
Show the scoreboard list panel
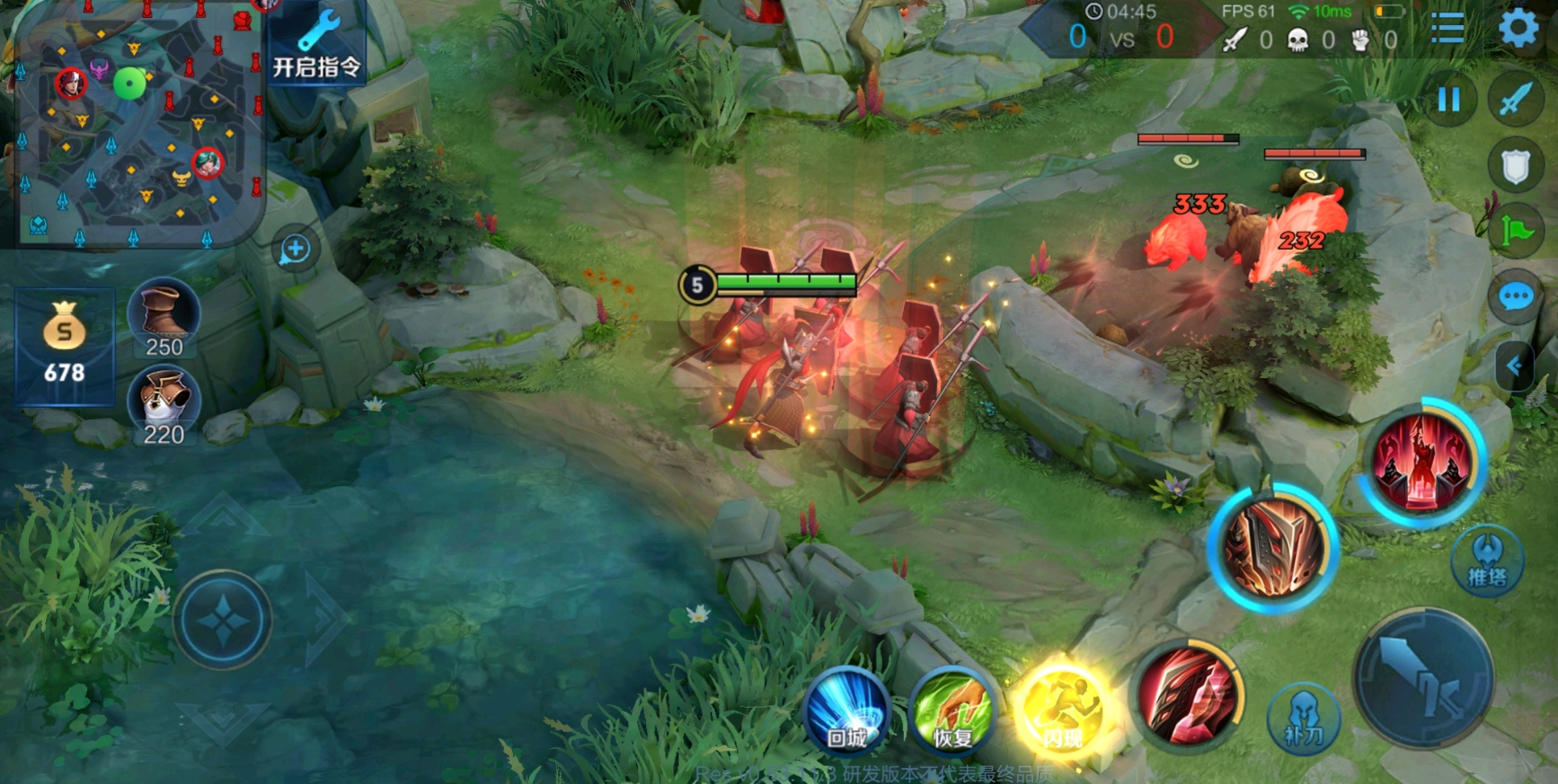point(1447,29)
